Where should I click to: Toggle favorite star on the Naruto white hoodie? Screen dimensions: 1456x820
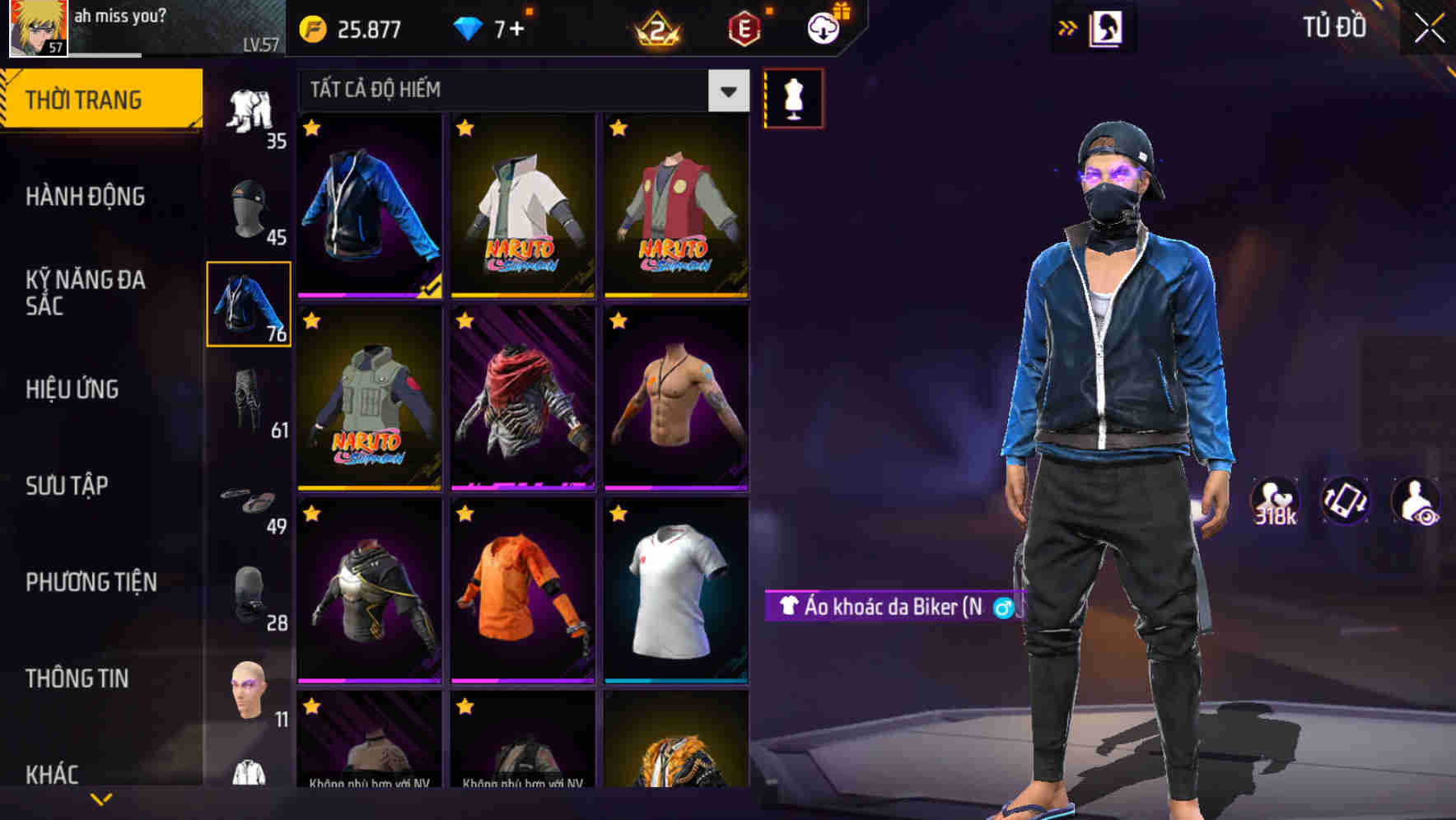click(x=464, y=126)
